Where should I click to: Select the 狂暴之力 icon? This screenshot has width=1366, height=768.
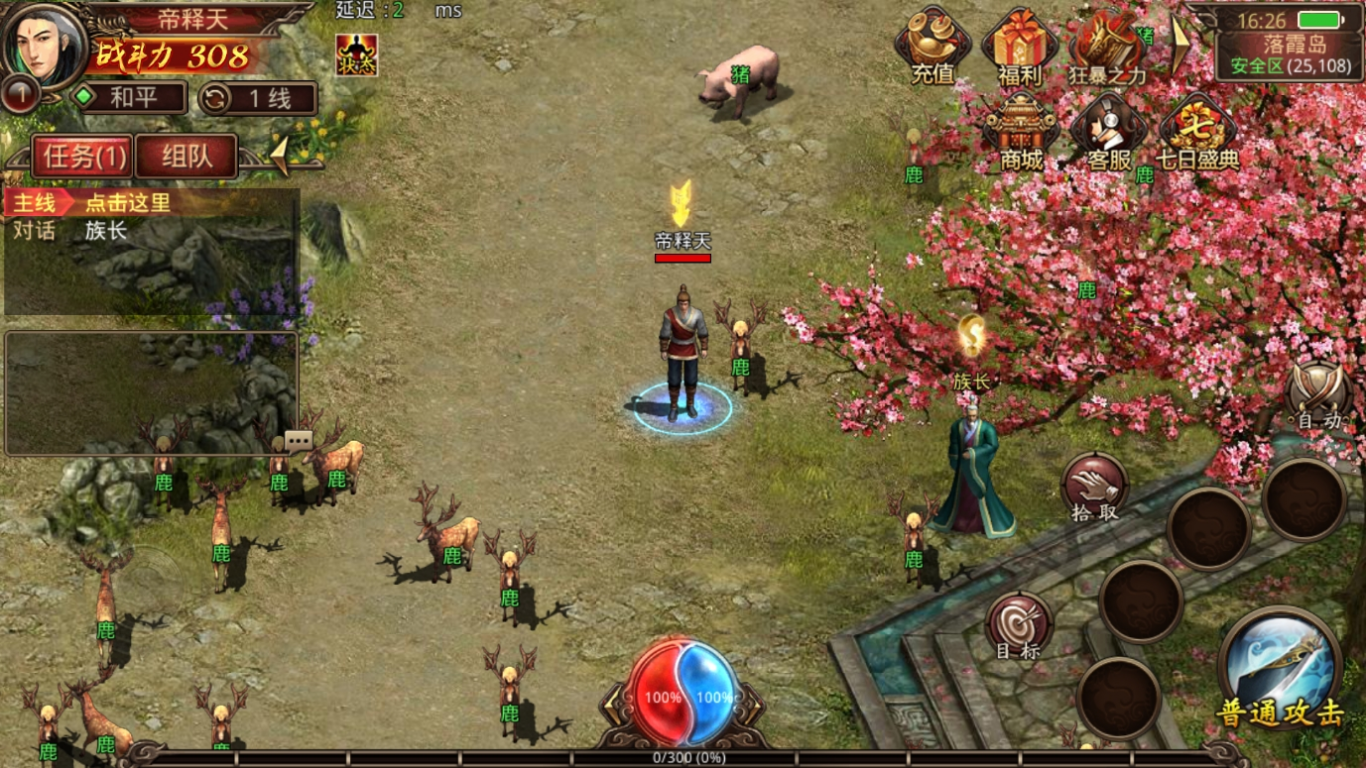pyautogui.click(x=1107, y=47)
